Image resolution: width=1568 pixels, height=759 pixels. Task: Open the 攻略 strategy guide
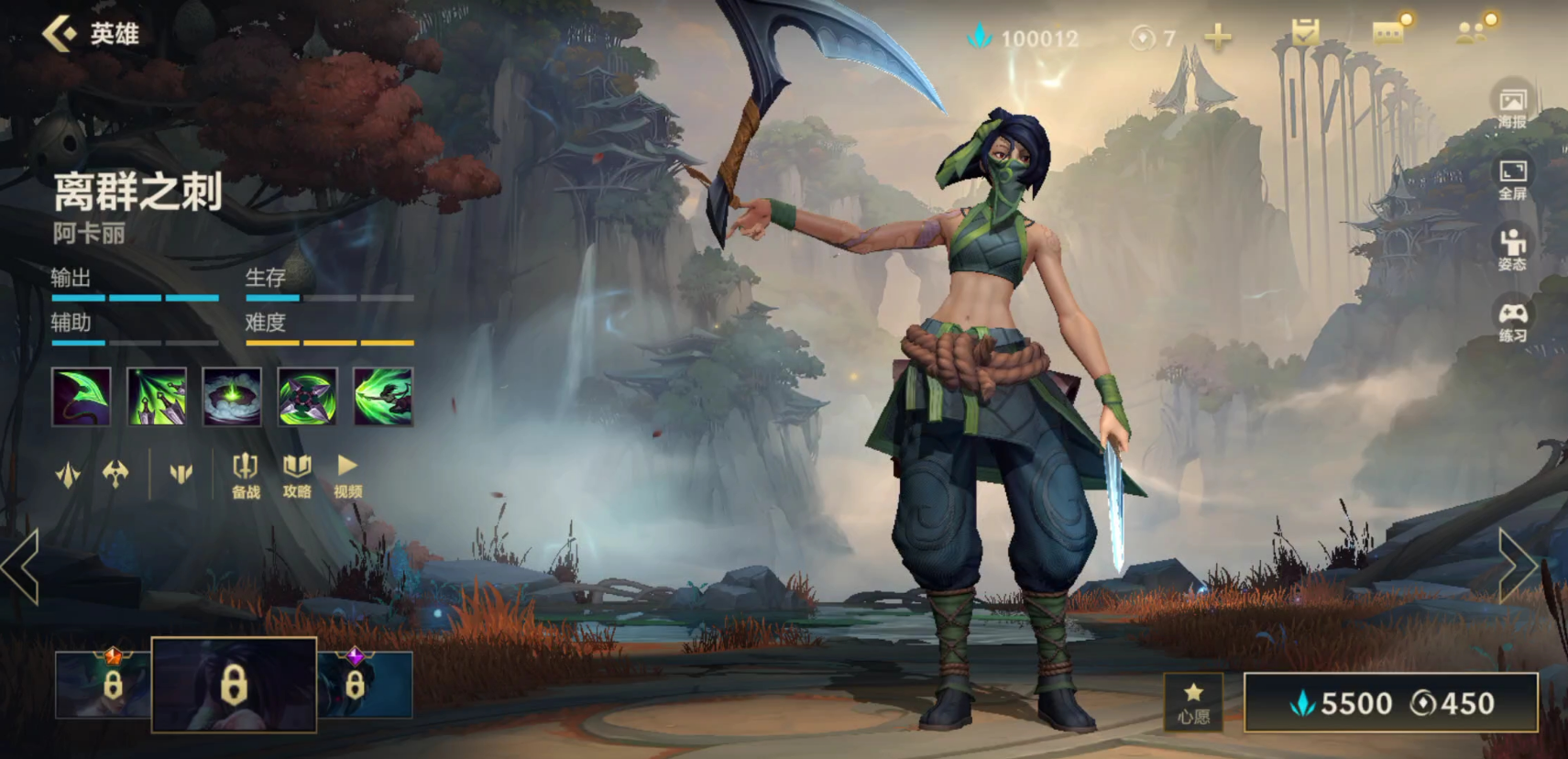coord(297,476)
